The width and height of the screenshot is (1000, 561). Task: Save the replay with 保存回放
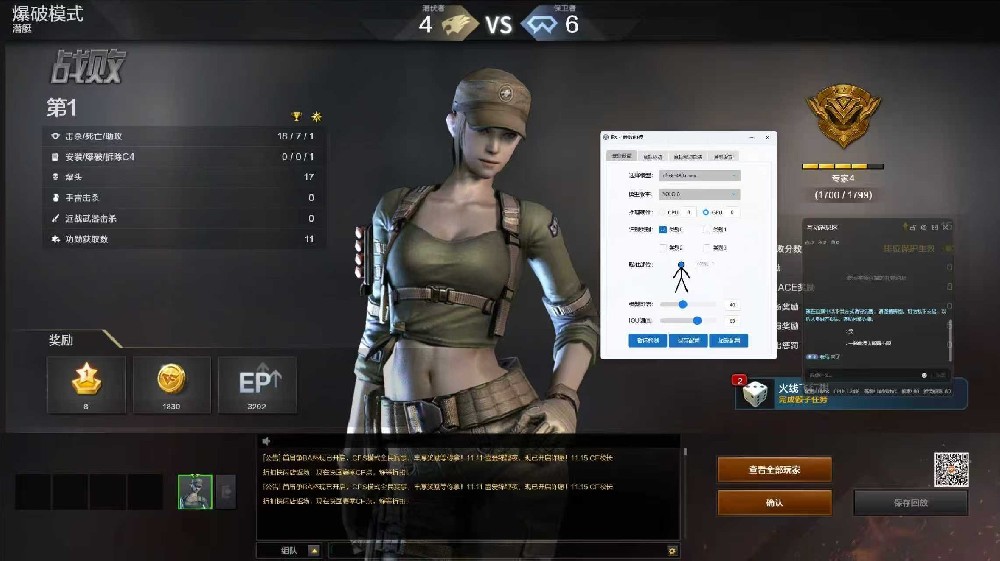click(x=910, y=502)
